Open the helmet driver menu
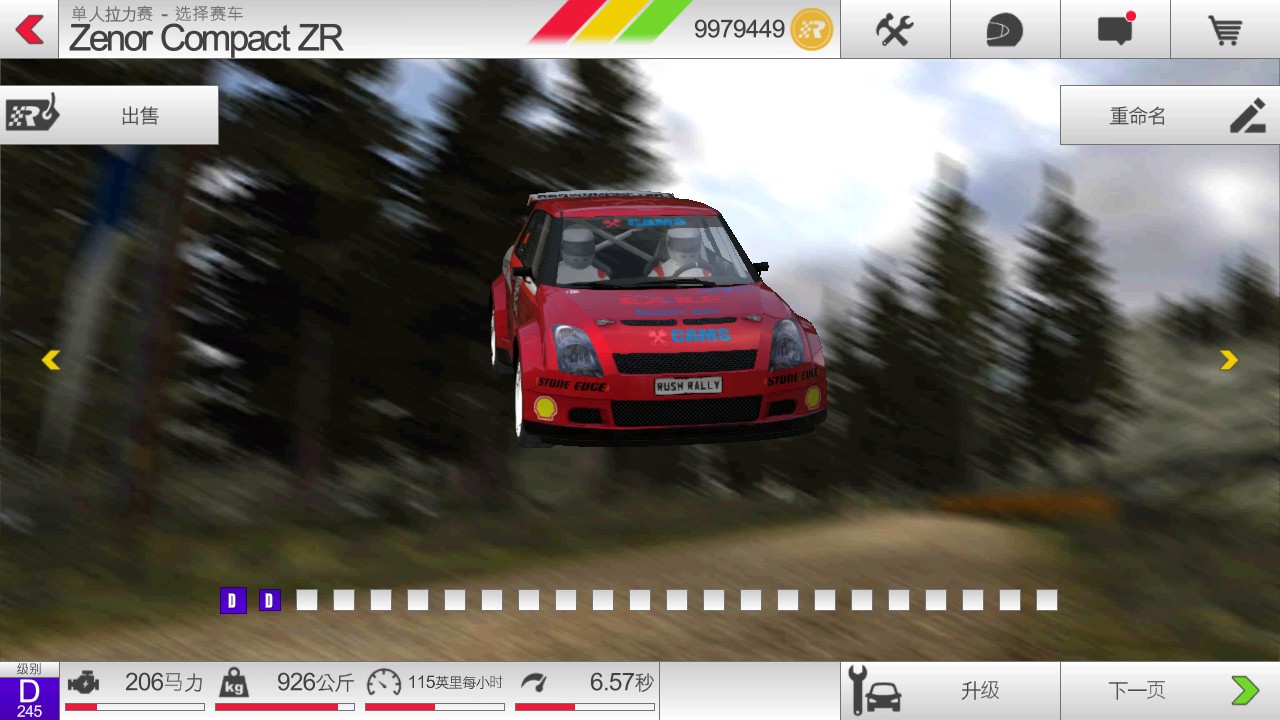 coord(1004,30)
